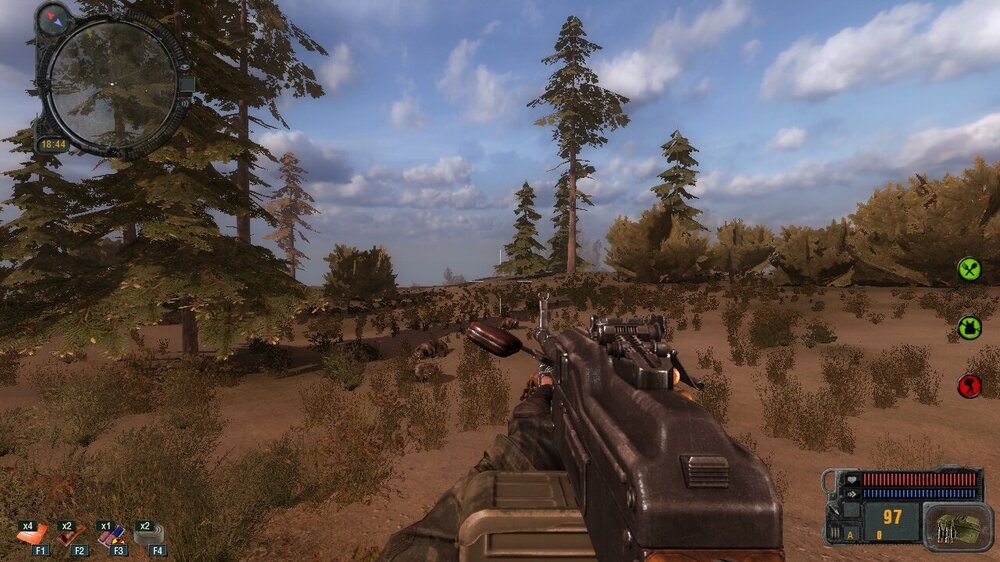Use the orange x4 item in F1 slot
The width and height of the screenshot is (1000, 562).
[32, 535]
